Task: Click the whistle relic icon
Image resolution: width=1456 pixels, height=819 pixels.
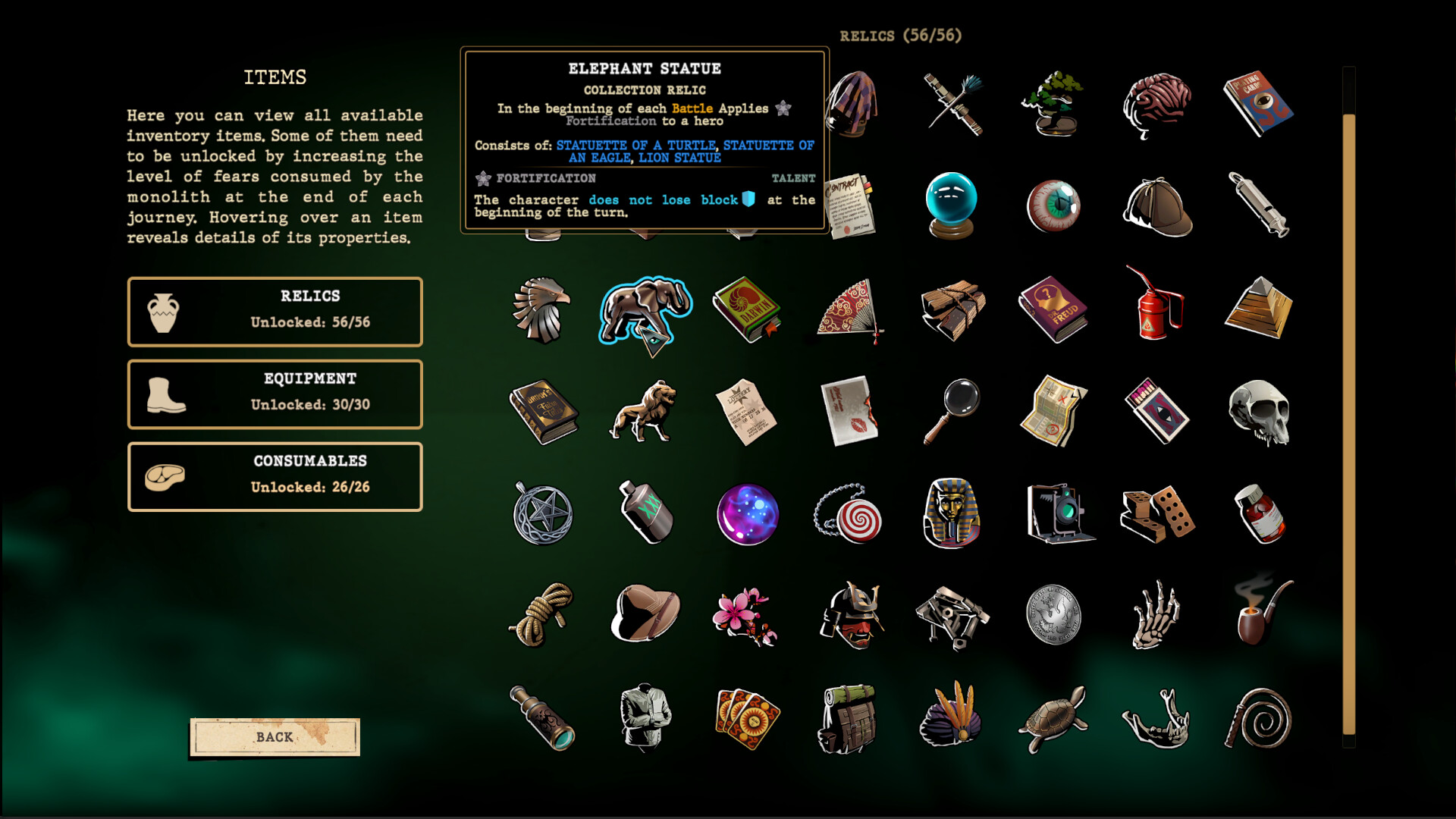Action: tap(1257, 206)
